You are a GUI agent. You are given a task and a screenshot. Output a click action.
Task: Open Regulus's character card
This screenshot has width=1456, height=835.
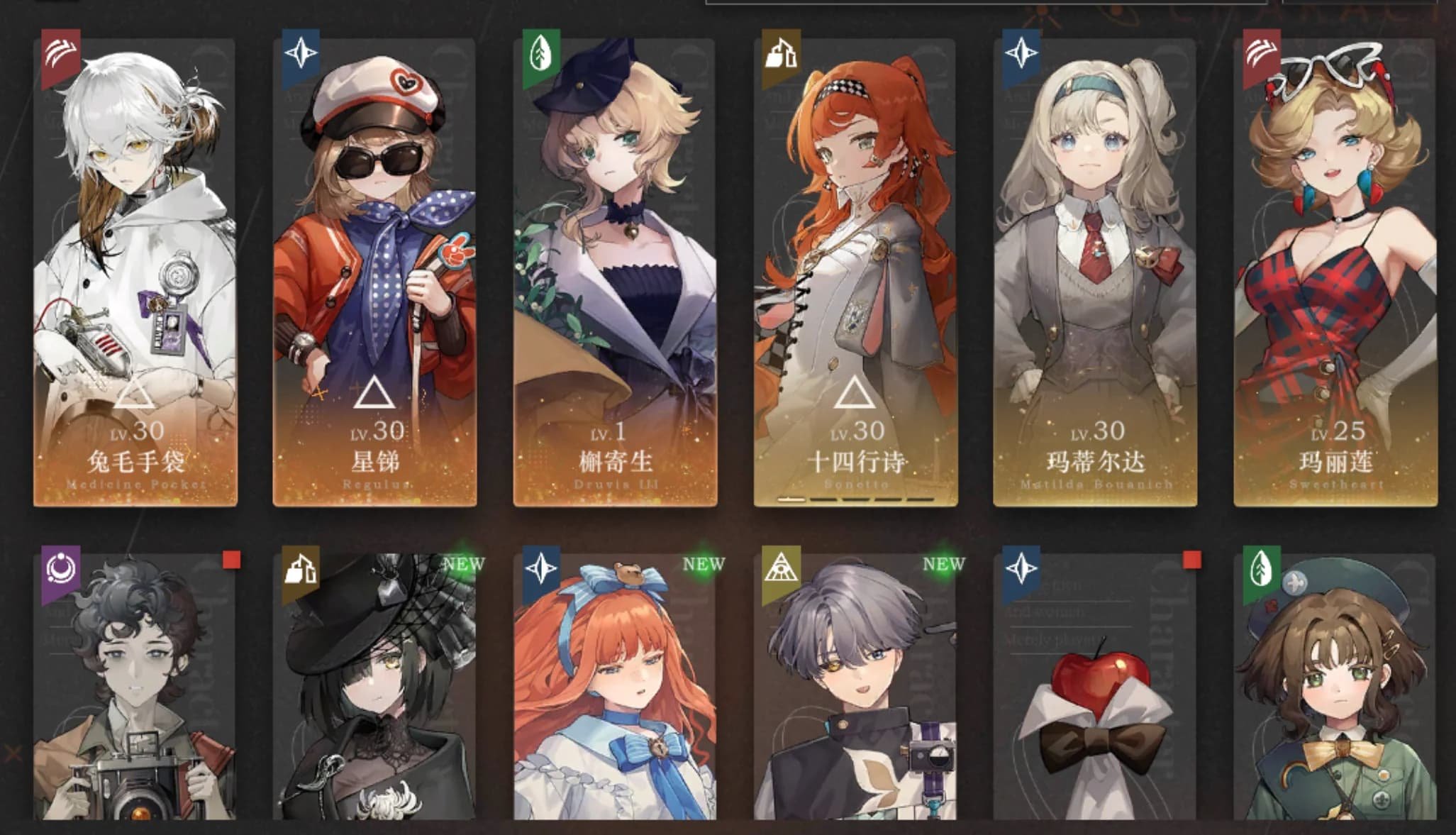(375, 272)
